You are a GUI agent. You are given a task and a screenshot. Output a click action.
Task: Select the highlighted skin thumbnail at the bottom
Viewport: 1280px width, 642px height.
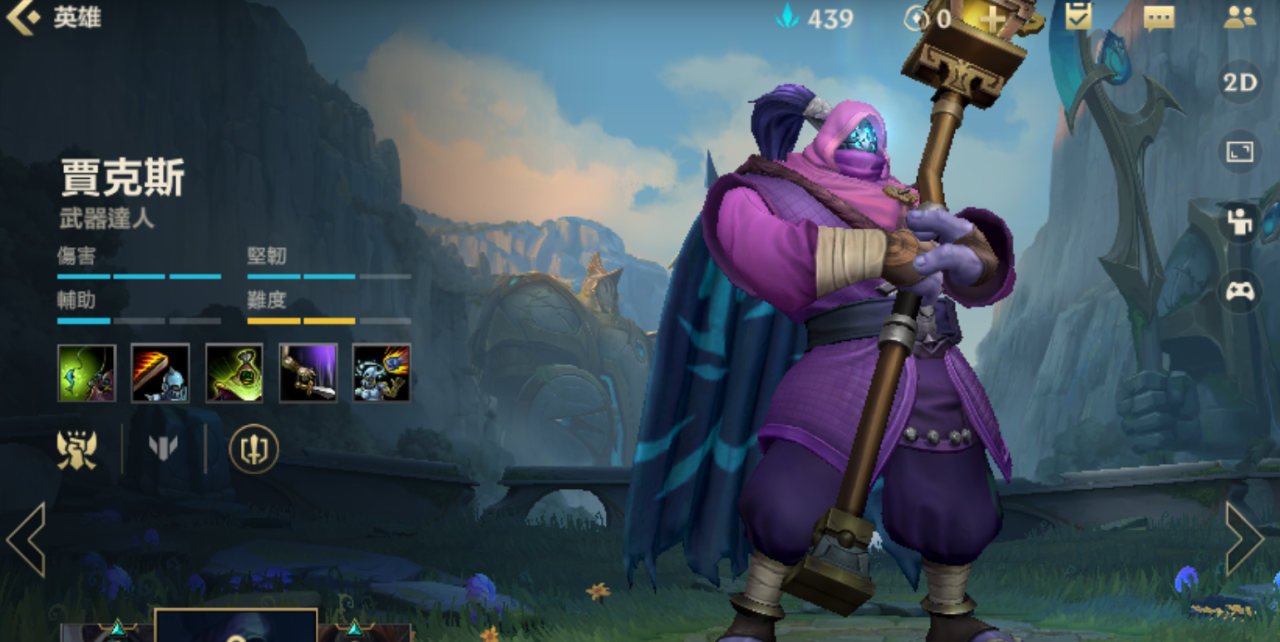[x=236, y=627]
